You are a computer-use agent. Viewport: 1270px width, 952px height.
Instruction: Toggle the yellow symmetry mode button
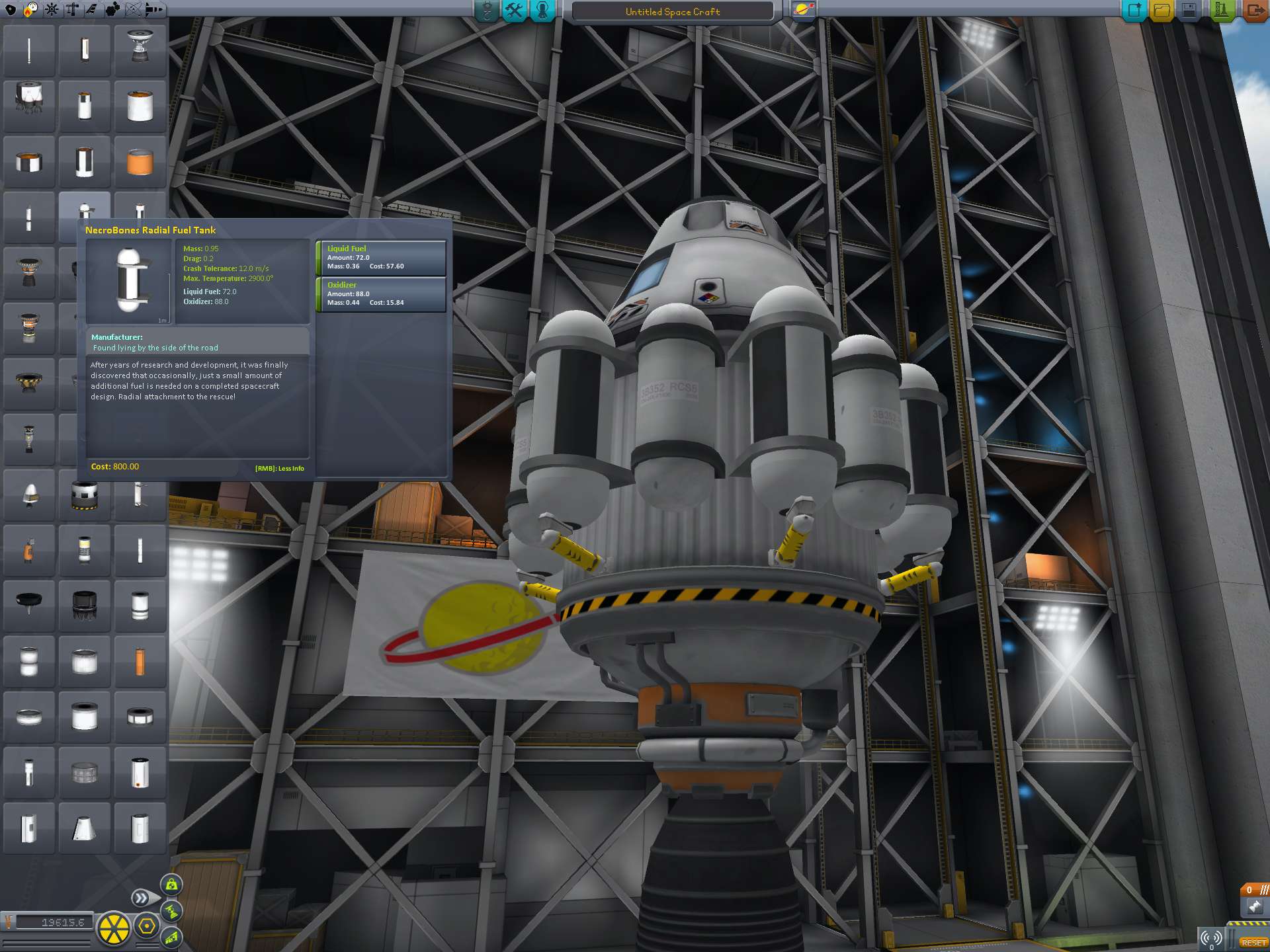pos(114,928)
